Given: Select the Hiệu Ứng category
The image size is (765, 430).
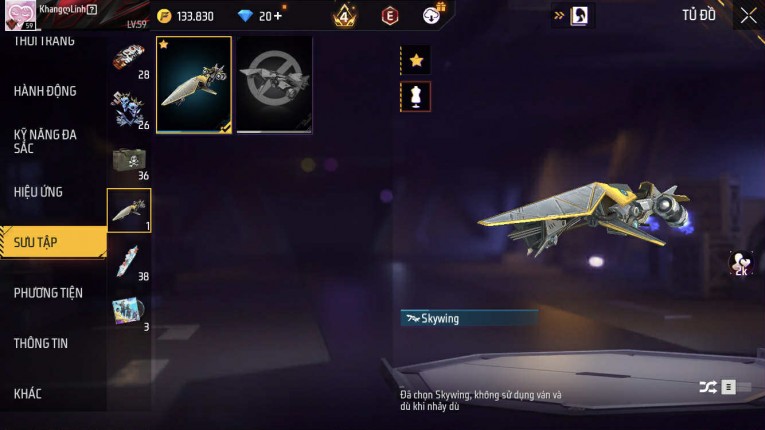Looking at the screenshot, I should pos(38,191).
